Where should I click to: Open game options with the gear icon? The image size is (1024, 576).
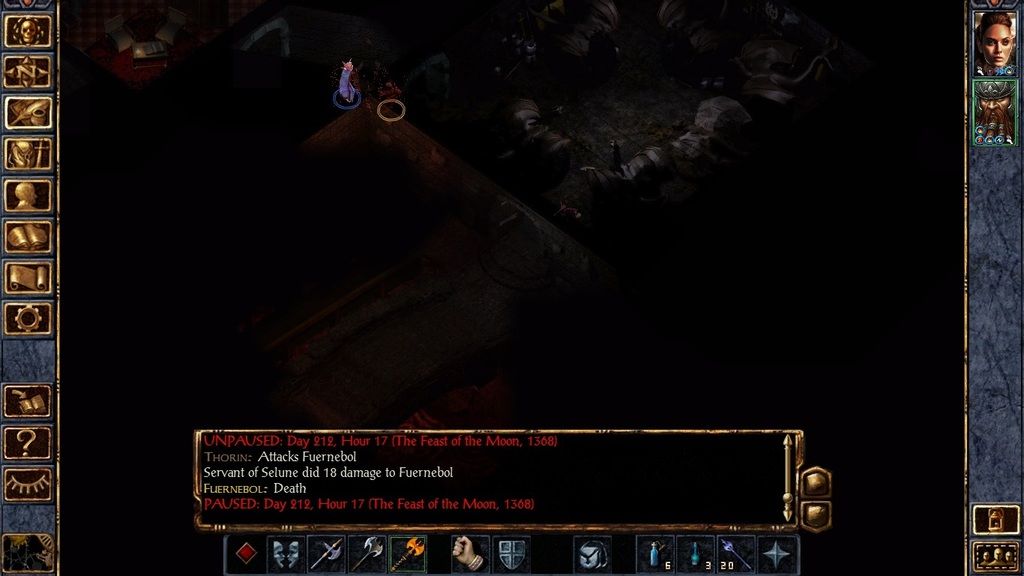pos(28,318)
